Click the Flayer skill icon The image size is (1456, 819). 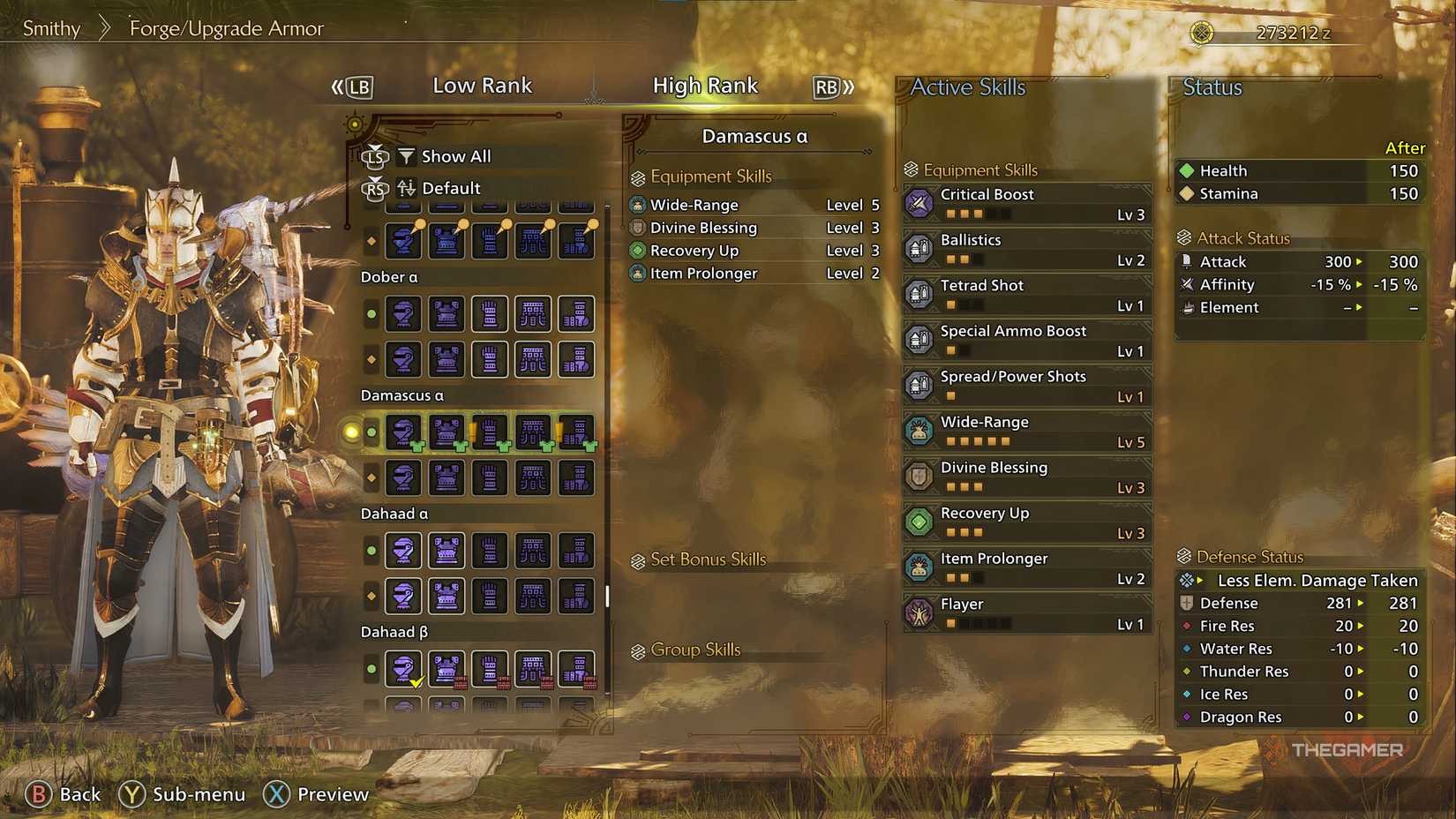(919, 612)
